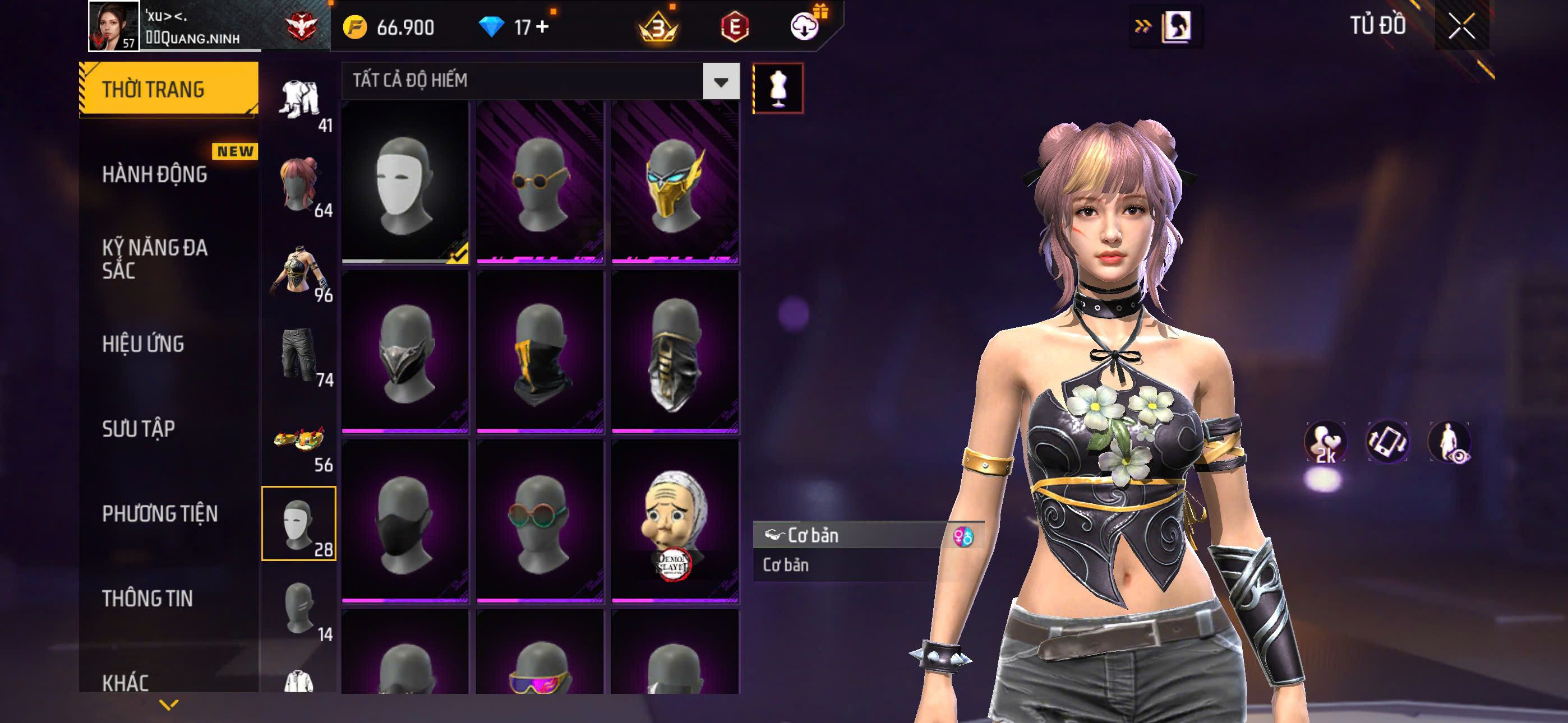Add diamonds with the plus button
1568x723 pixels.
pos(542,27)
